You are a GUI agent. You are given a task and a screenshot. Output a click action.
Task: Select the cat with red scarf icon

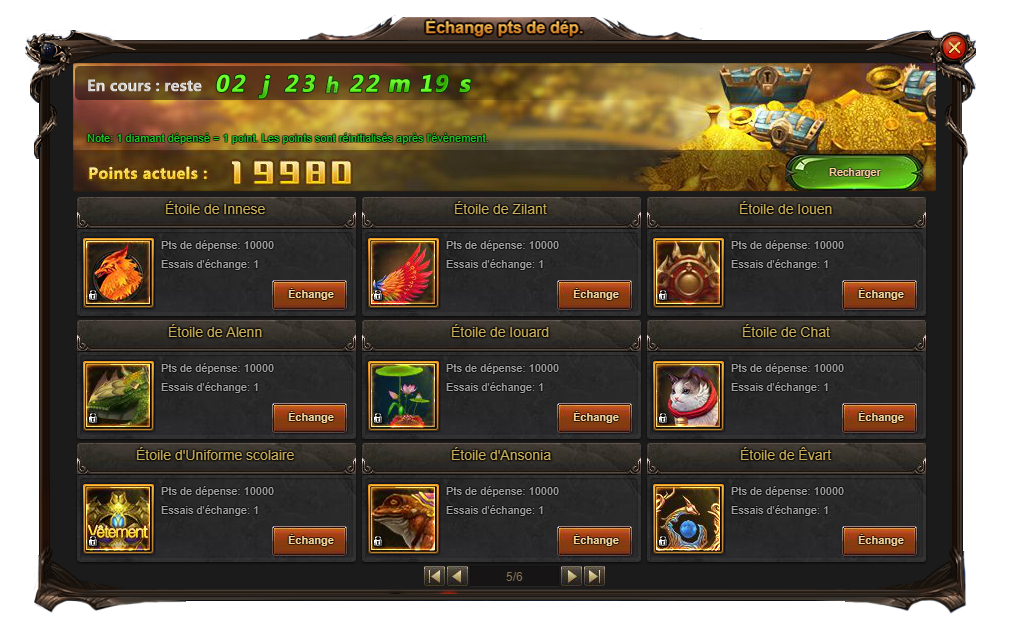coord(688,395)
